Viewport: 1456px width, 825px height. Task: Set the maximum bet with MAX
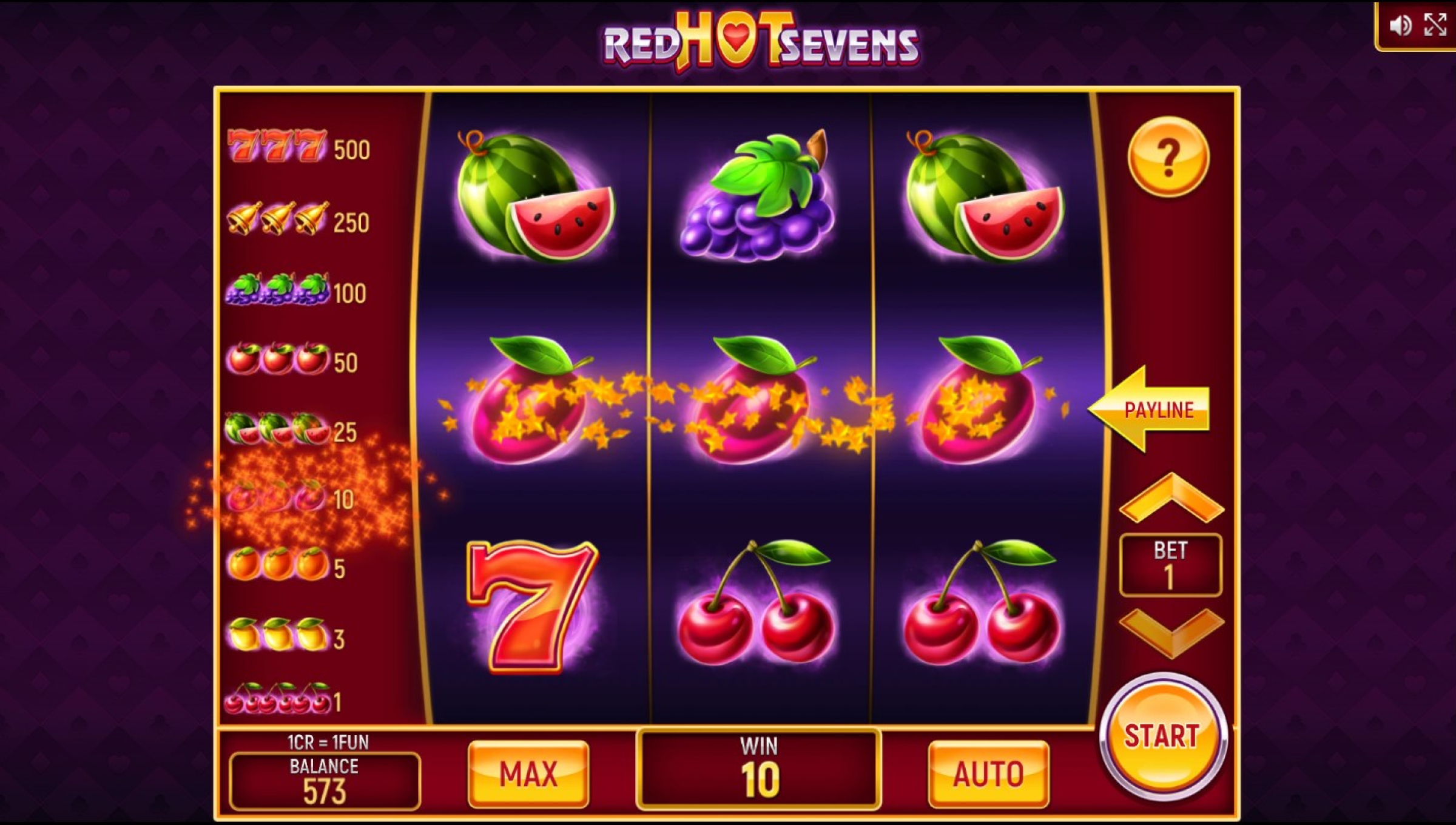528,774
